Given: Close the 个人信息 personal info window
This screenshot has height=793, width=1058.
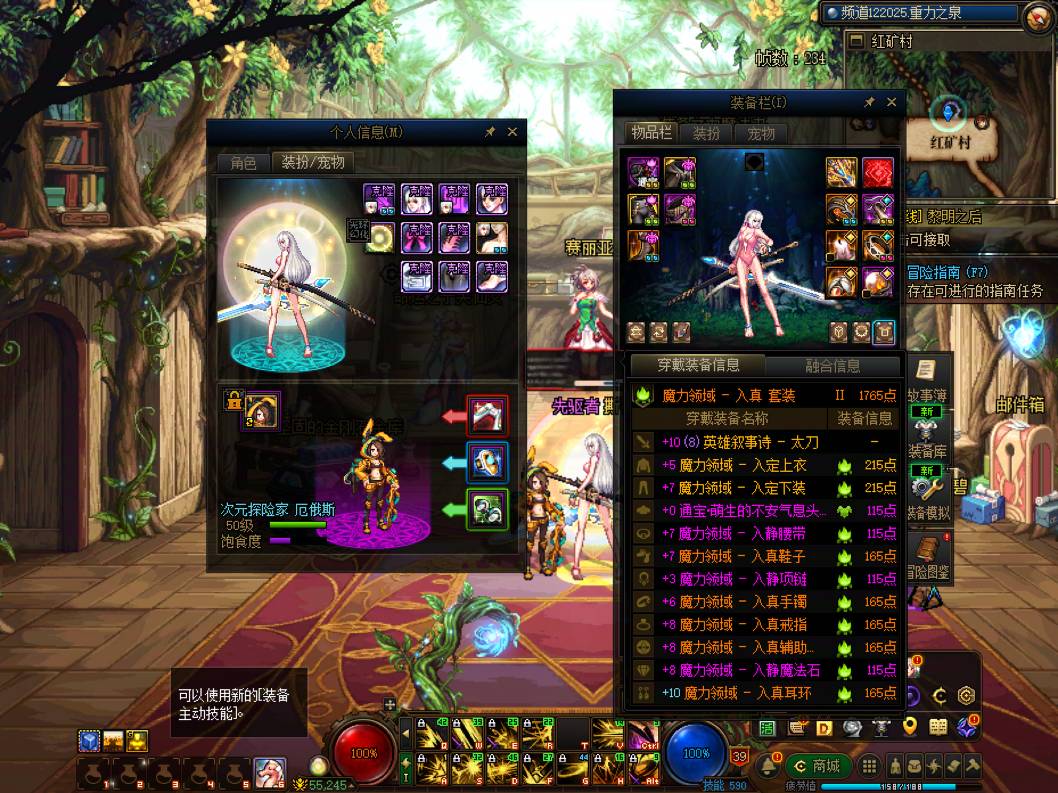Looking at the screenshot, I should (512, 132).
